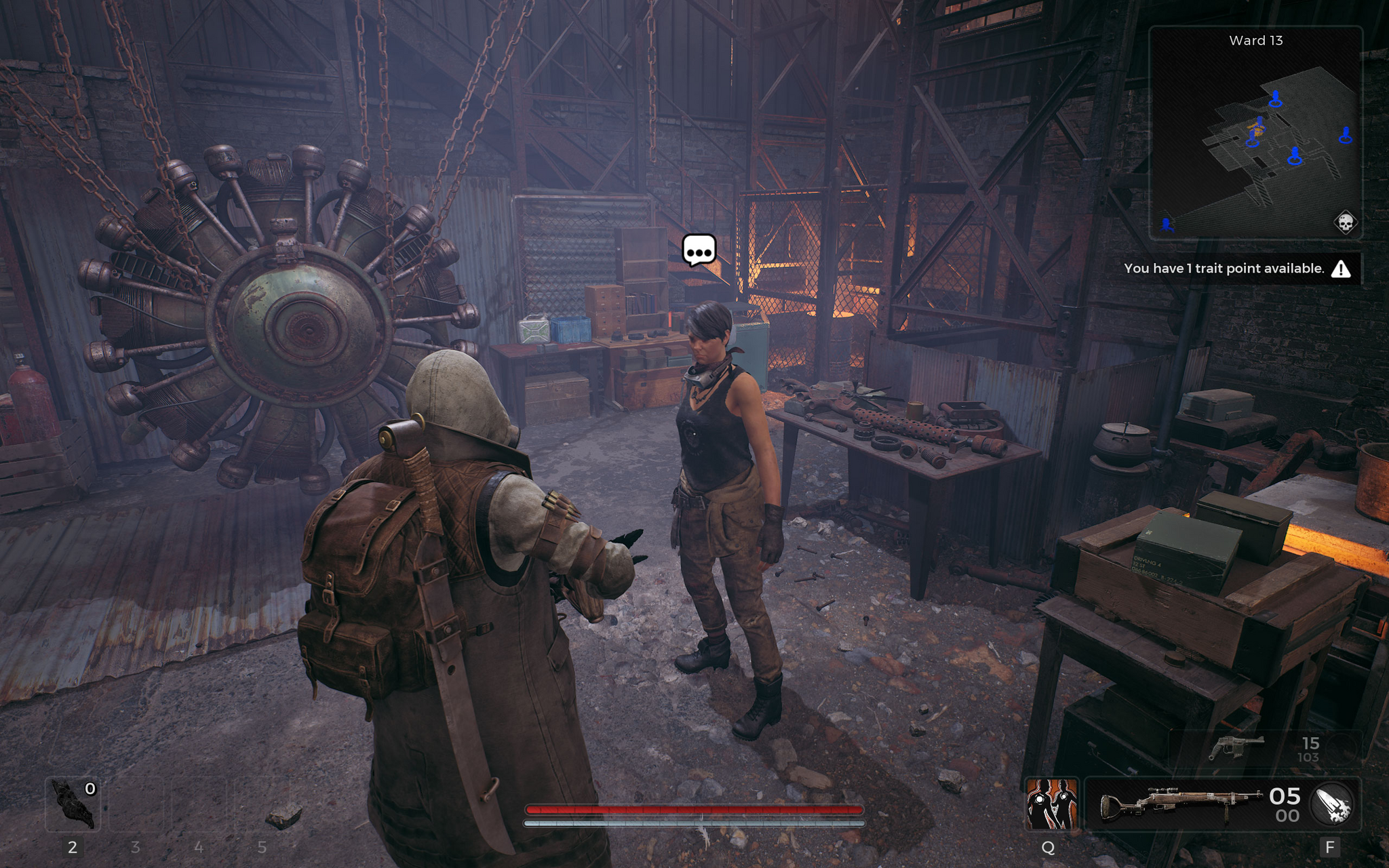Select the equipped long gun rifle
This screenshot has width=1389, height=868.
1181,804
